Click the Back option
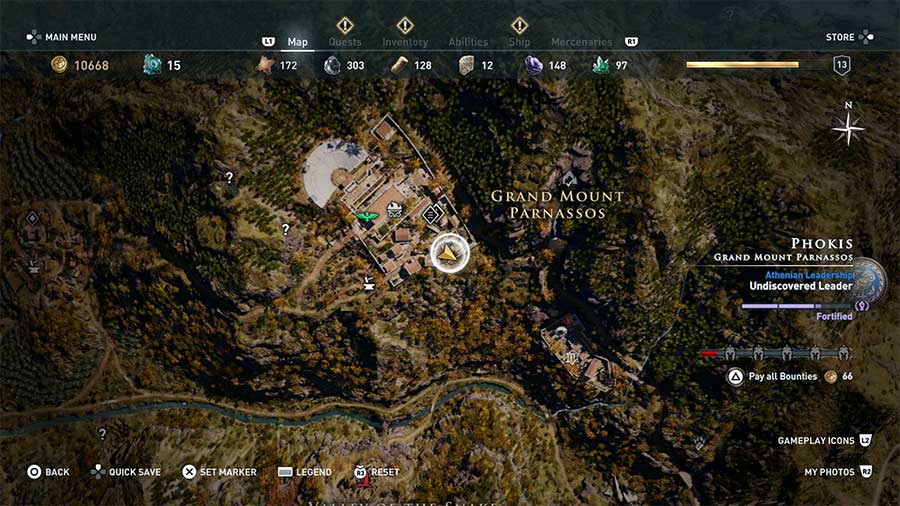900x506 pixels. pos(48,472)
